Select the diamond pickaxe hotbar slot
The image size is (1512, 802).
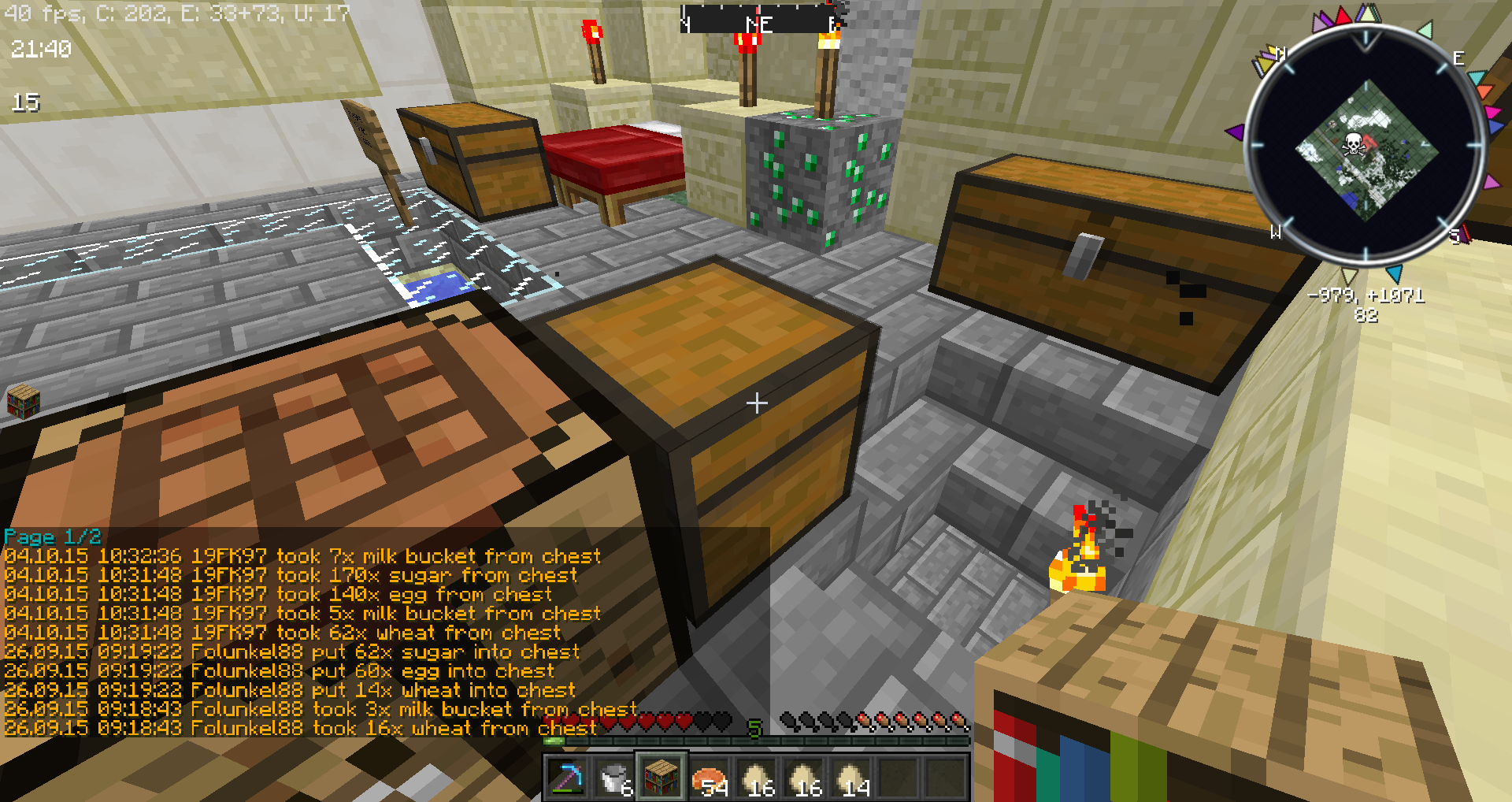tap(567, 778)
